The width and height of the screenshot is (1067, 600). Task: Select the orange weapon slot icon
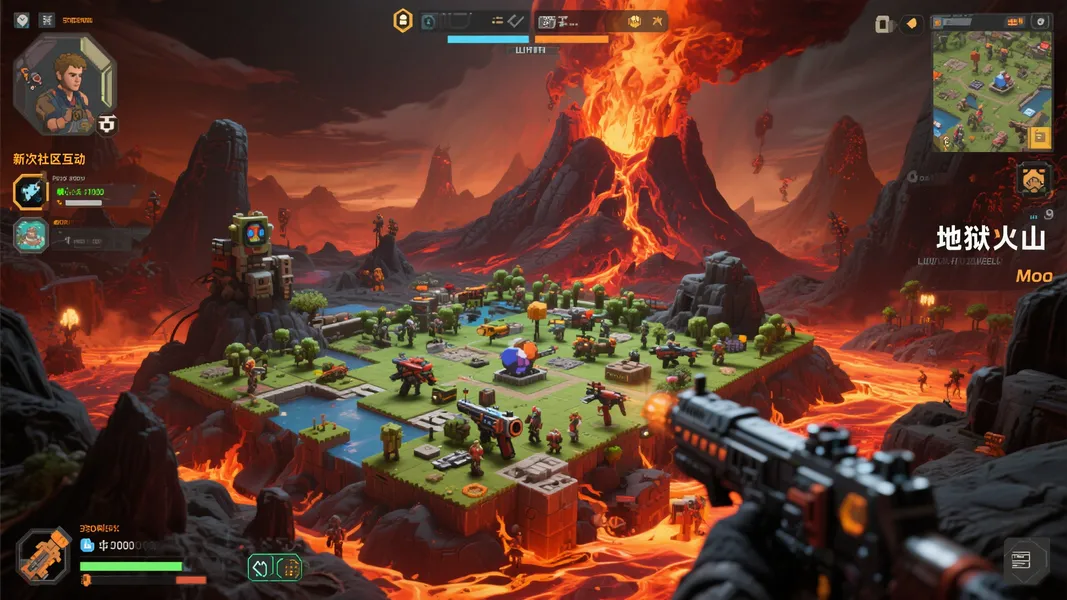click(x=45, y=556)
